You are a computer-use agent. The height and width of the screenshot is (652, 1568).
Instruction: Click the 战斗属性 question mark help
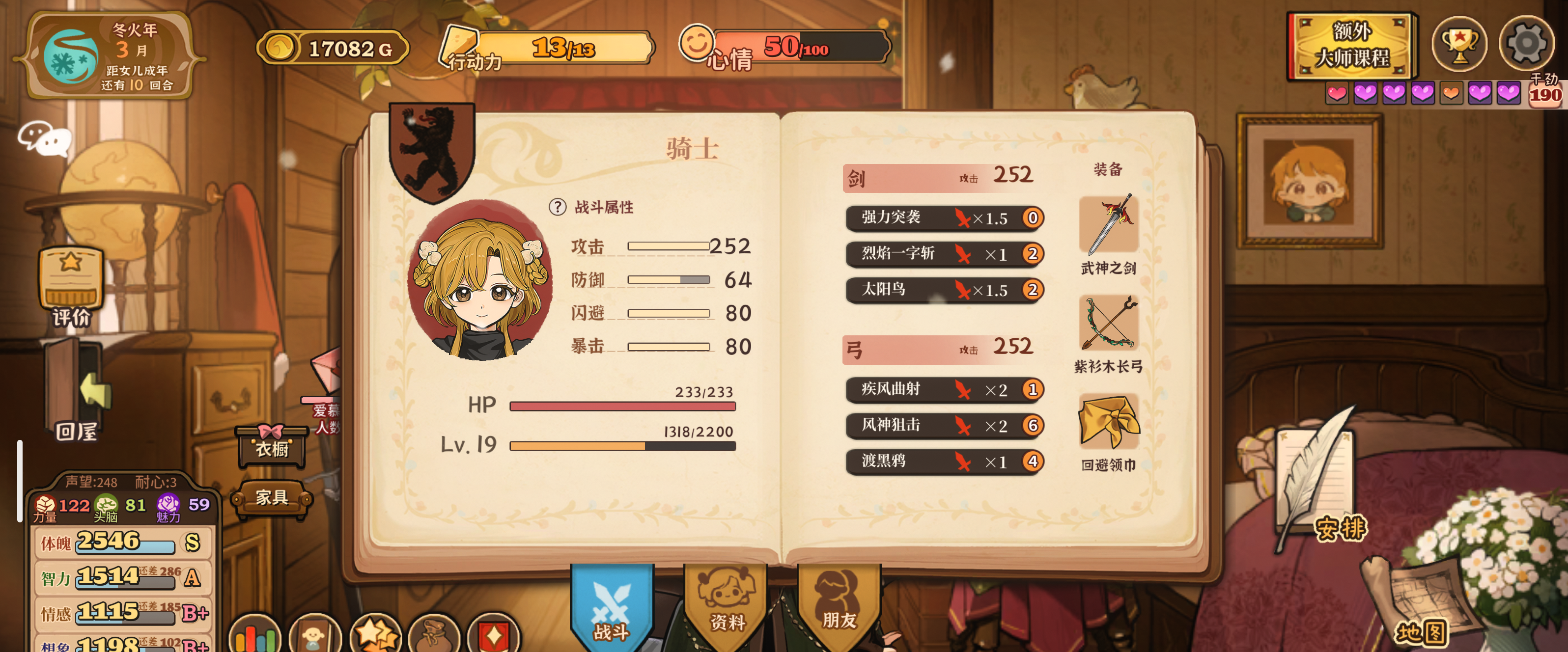pyautogui.click(x=557, y=207)
